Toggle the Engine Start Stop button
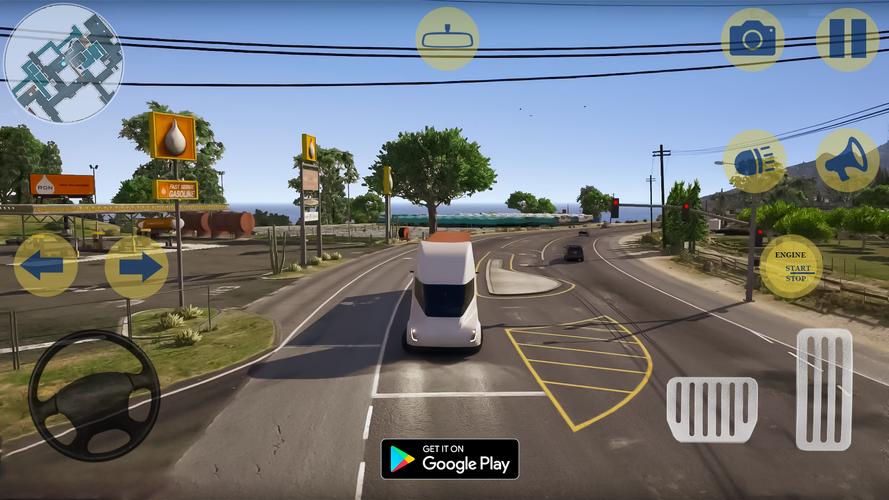 pos(791,267)
